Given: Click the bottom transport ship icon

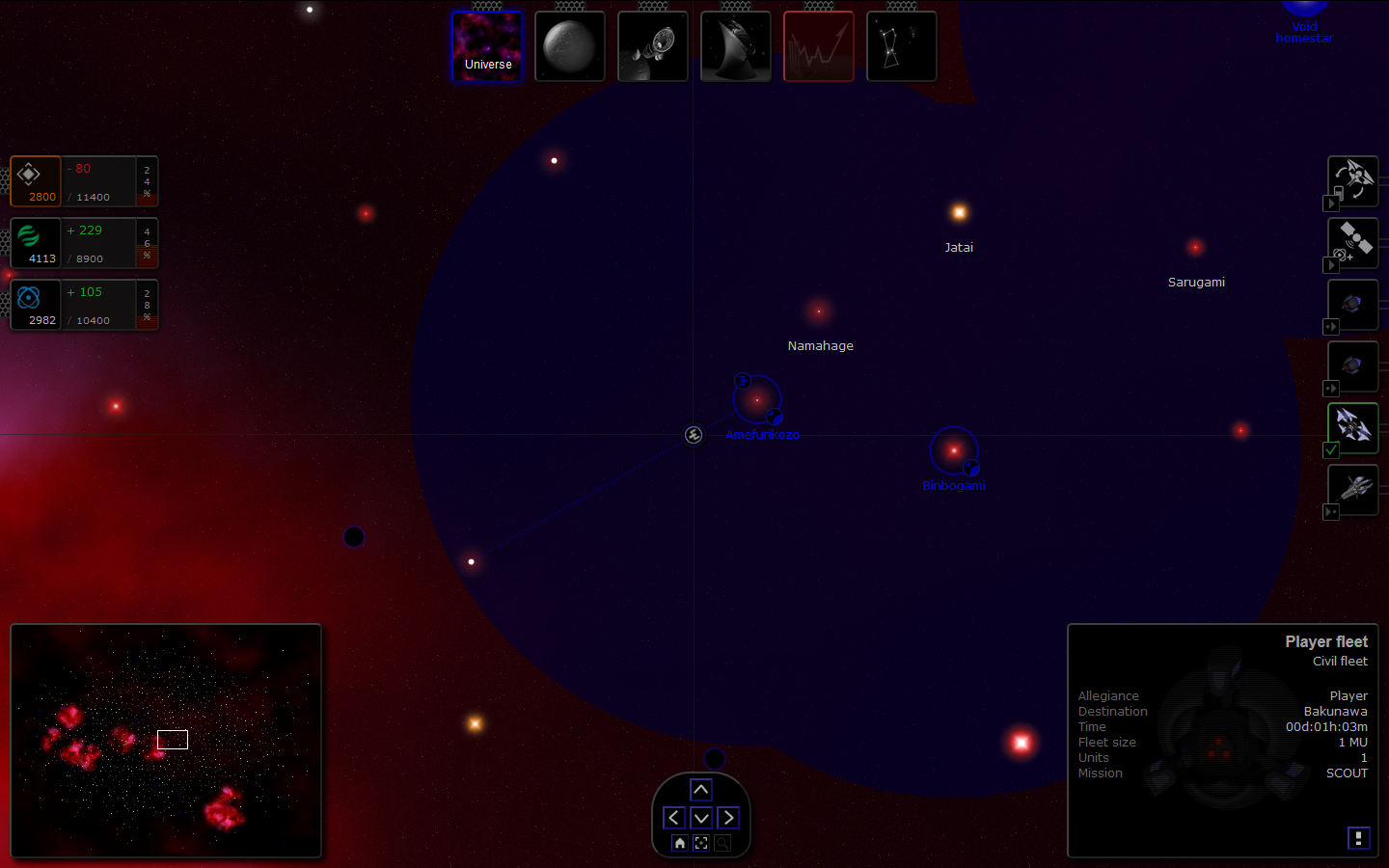Looking at the screenshot, I should pos(1353,490).
